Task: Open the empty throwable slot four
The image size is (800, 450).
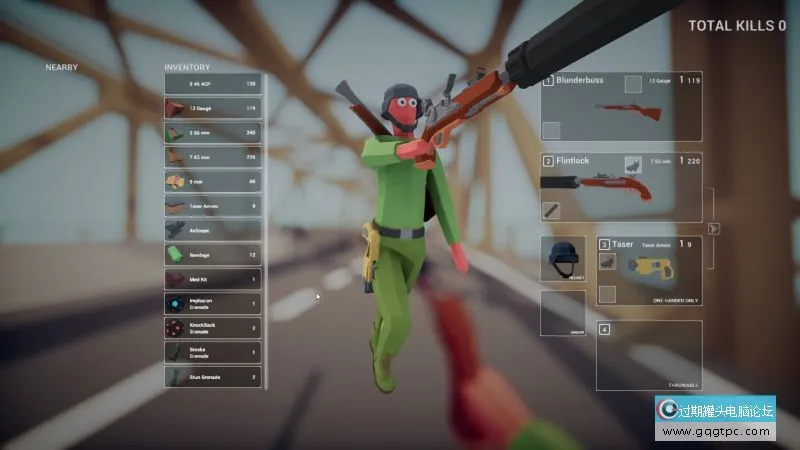Action: pyautogui.click(x=649, y=355)
